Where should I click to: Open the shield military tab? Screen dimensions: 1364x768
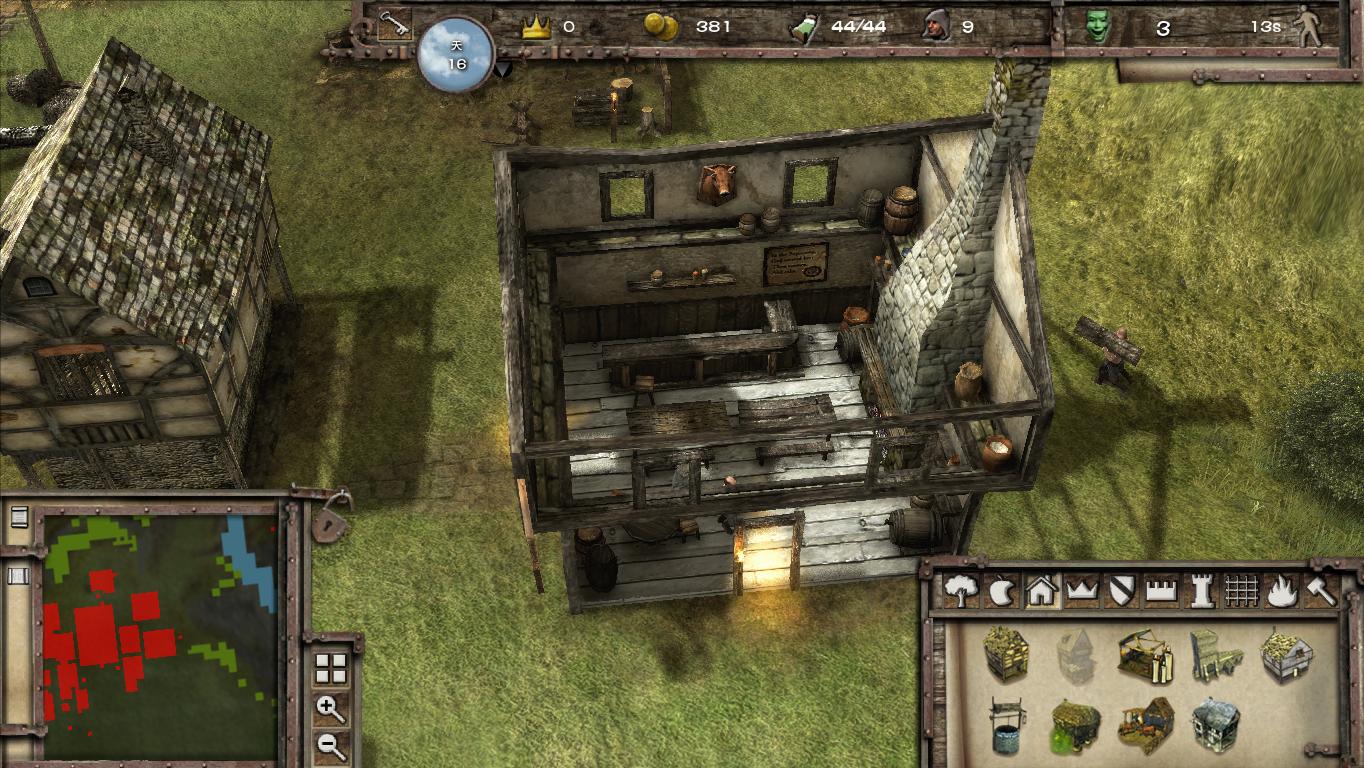pos(1121,591)
